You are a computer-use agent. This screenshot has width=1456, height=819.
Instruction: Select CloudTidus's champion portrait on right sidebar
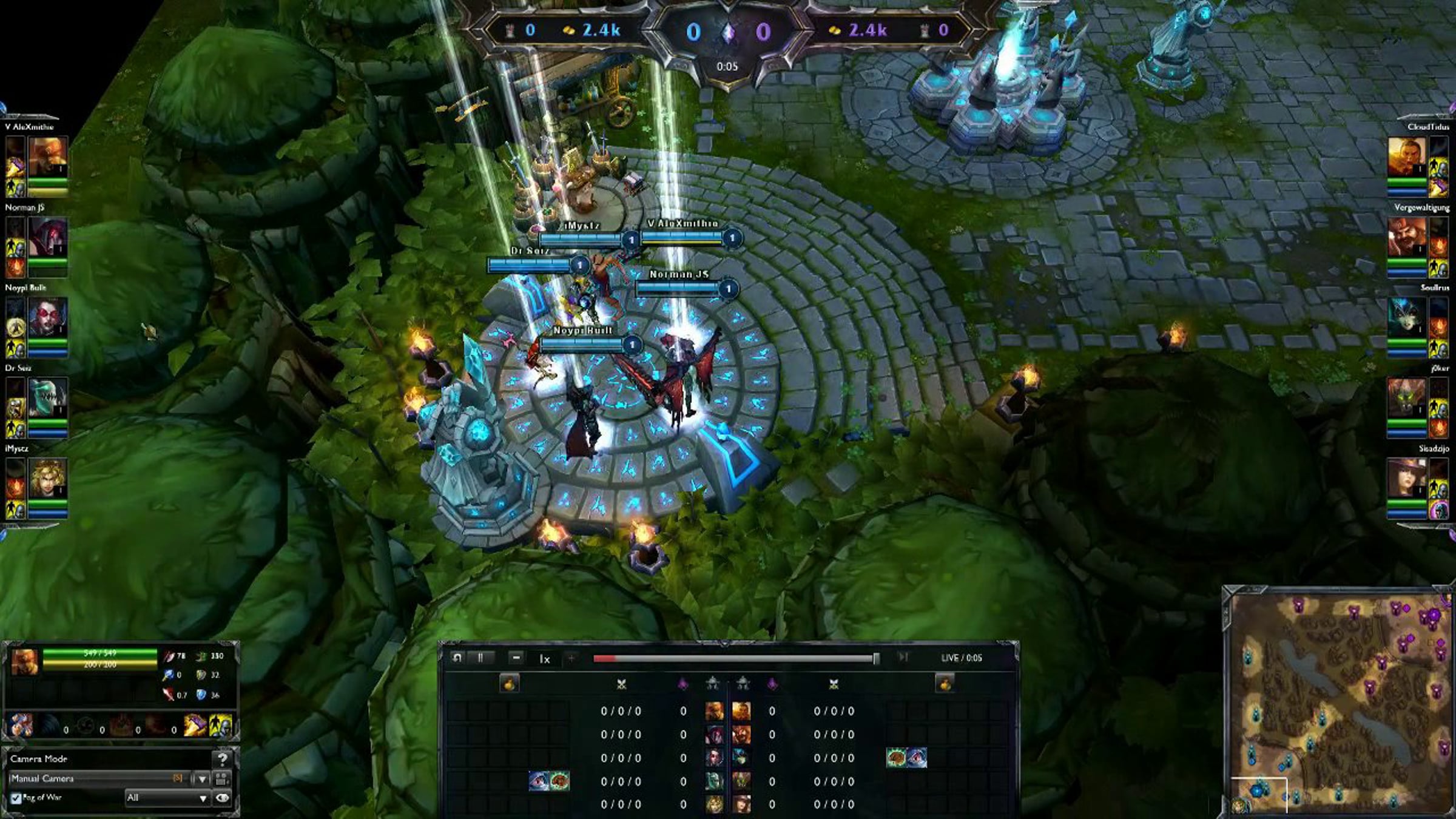pos(1406,157)
